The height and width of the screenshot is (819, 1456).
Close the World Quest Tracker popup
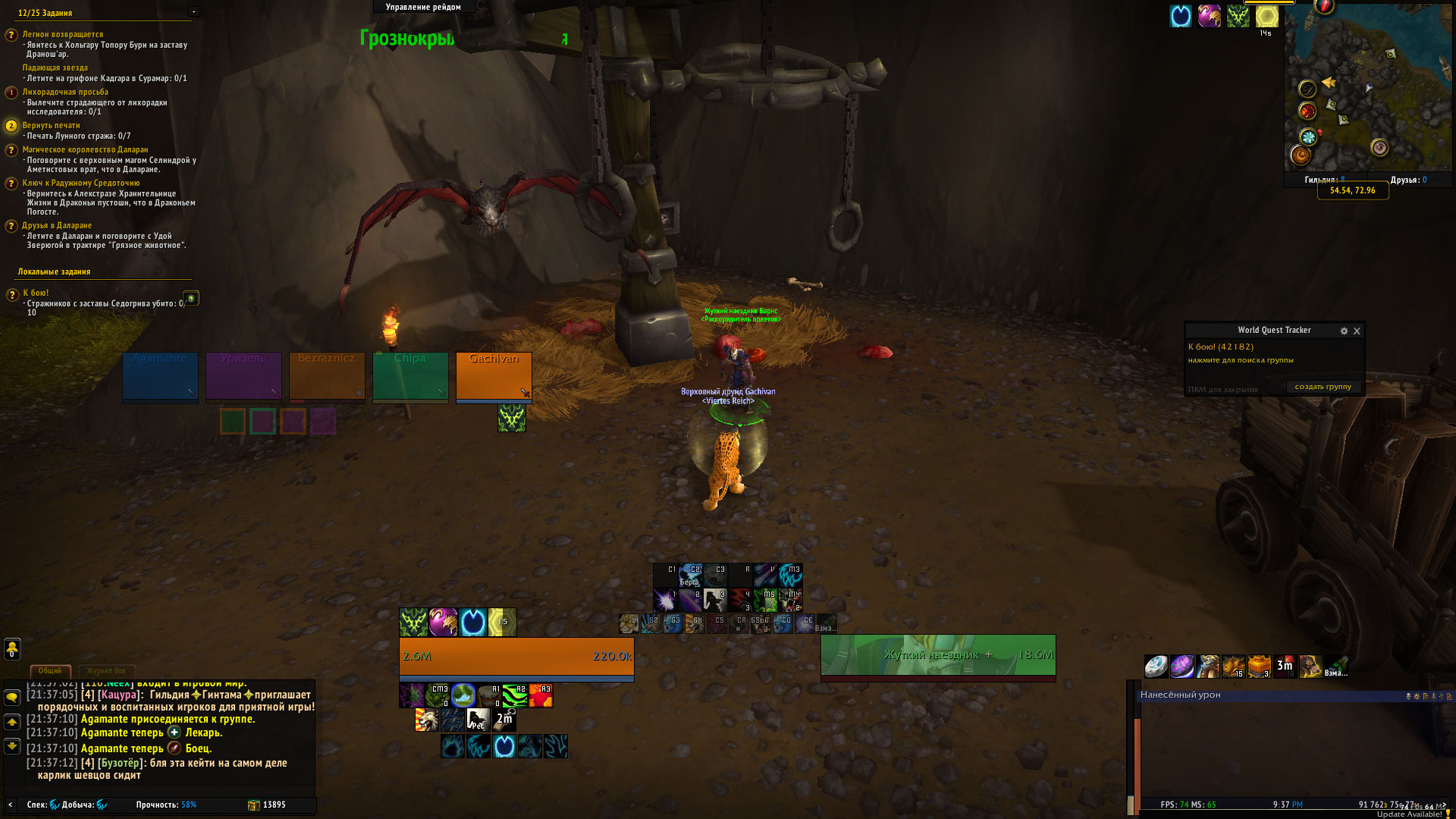[1357, 331]
